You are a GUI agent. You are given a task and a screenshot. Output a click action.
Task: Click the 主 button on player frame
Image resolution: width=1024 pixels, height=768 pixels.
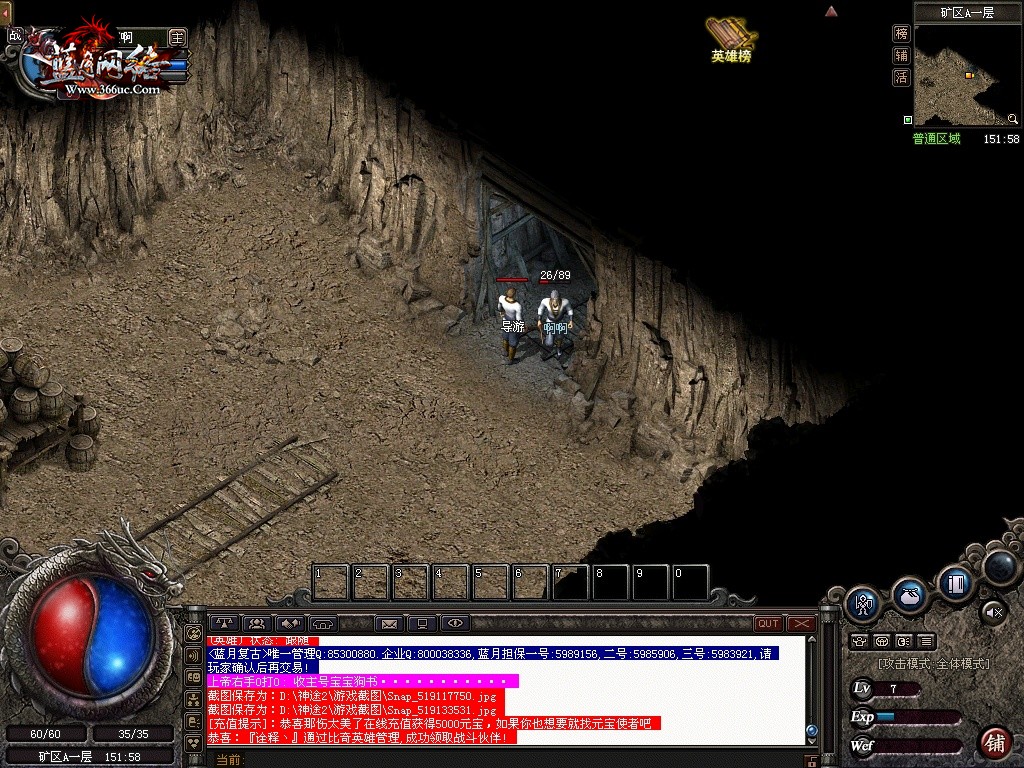177,37
